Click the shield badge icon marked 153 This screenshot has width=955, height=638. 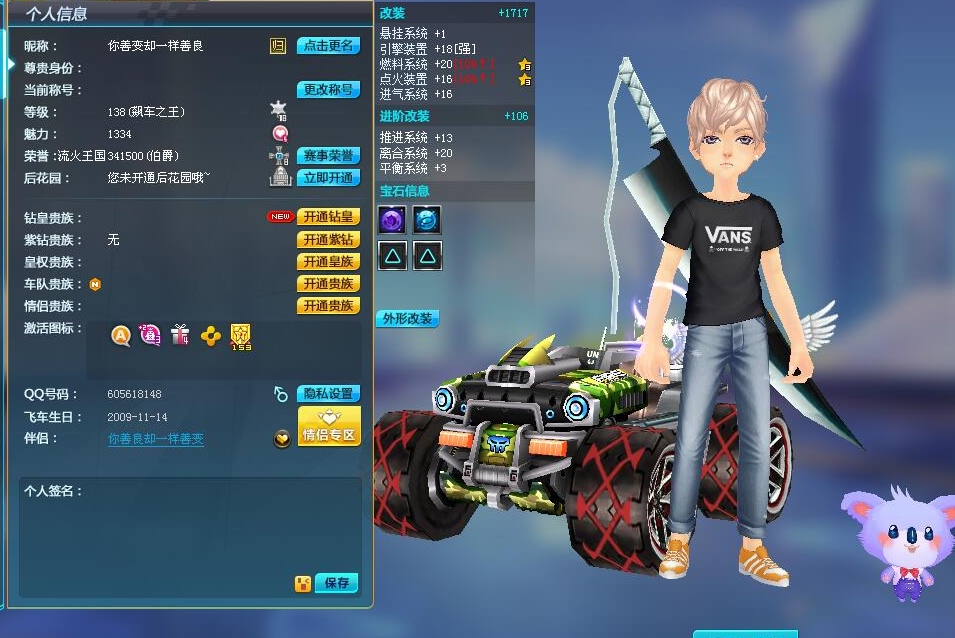(240, 336)
